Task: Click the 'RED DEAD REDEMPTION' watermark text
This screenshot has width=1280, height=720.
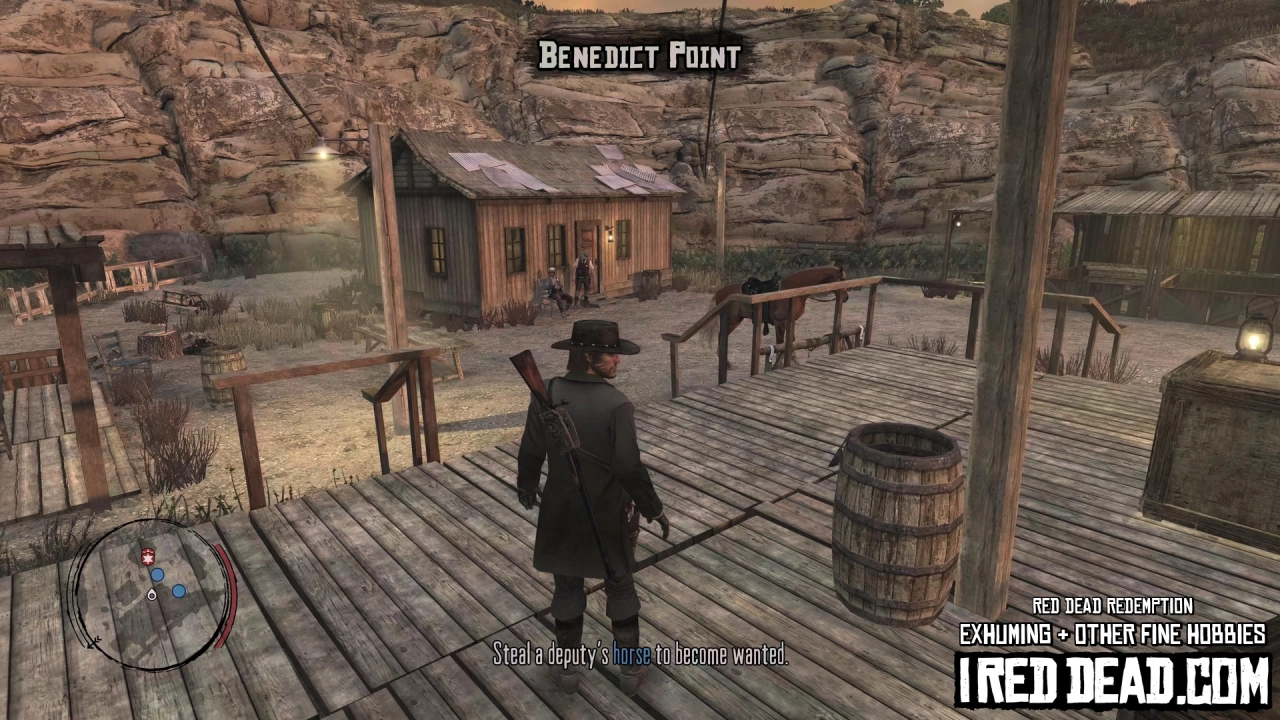Action: [1112, 606]
